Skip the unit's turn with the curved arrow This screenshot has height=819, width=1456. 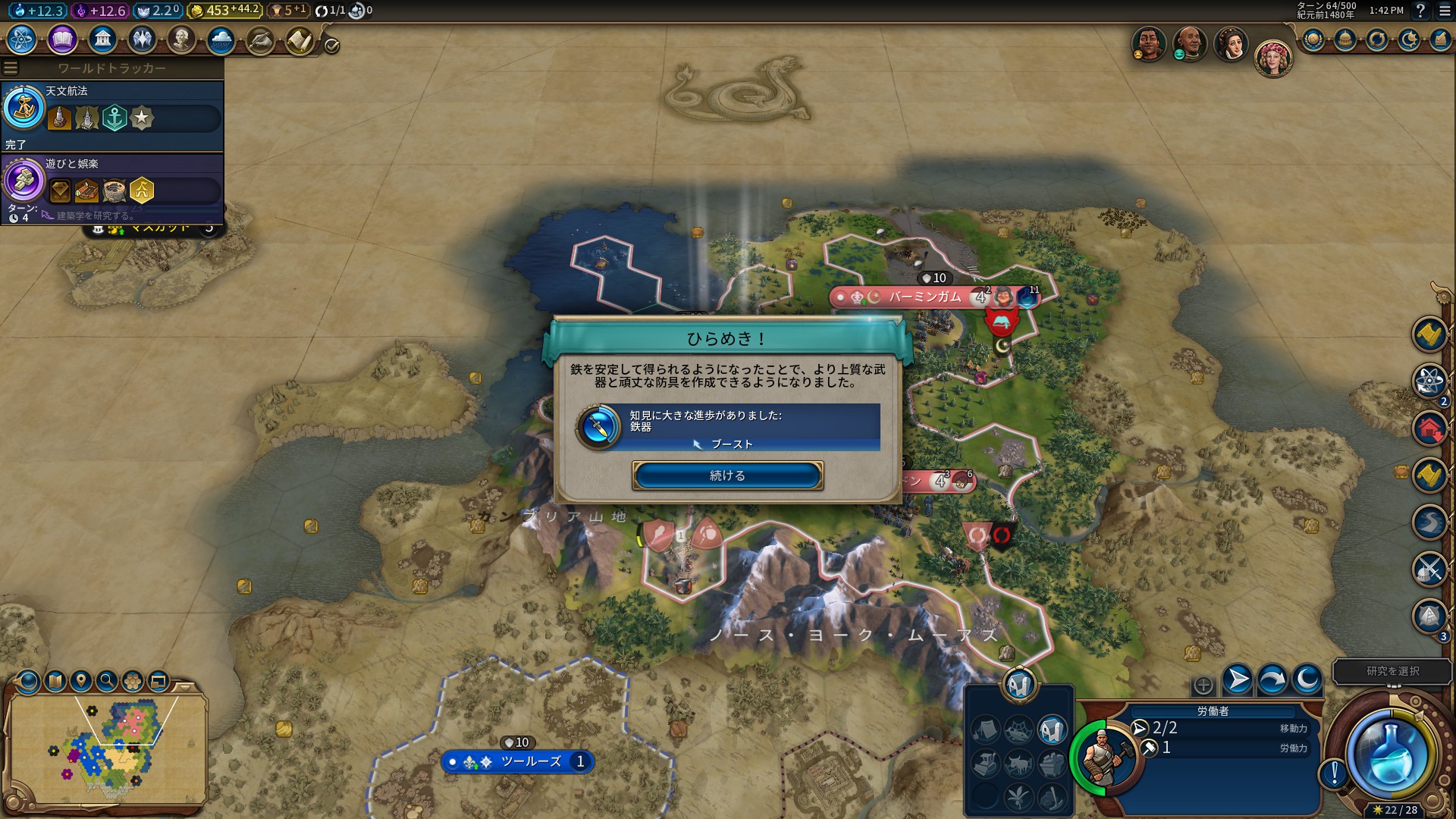[1272, 679]
